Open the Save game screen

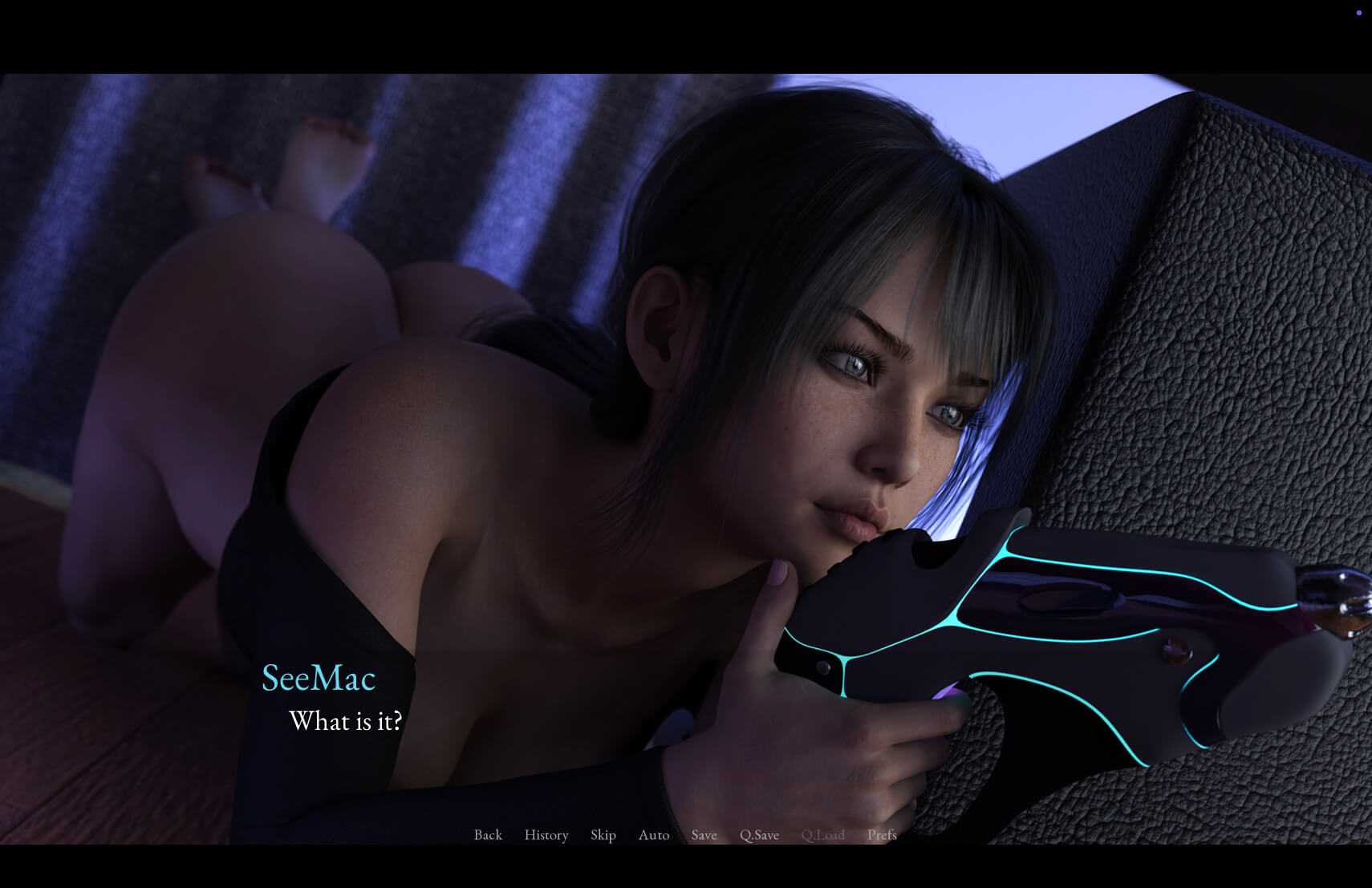pyautogui.click(x=704, y=835)
